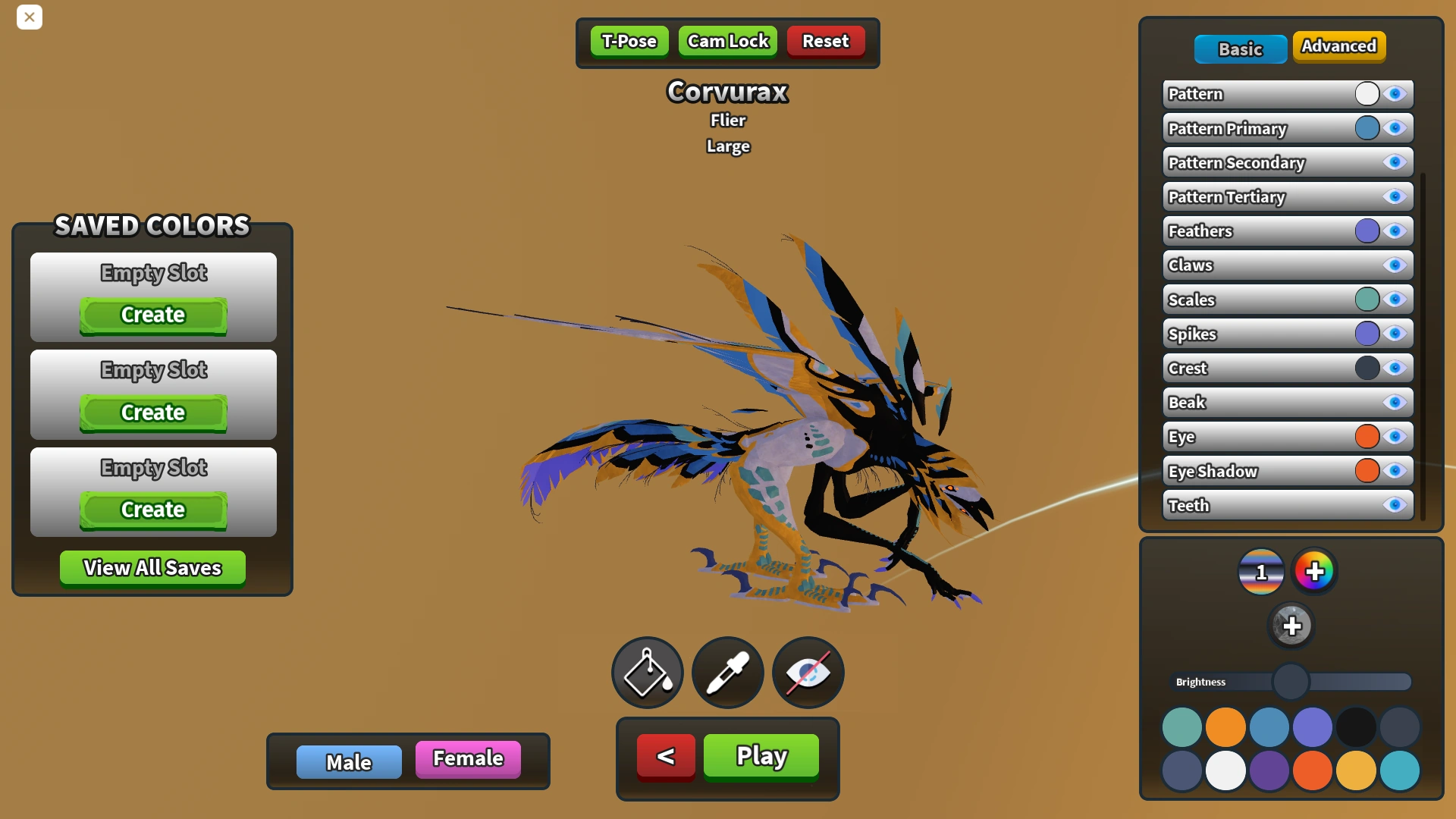Toggle the Teeth visibility eye
Screen dimensions: 1456x819
[x=1396, y=505]
